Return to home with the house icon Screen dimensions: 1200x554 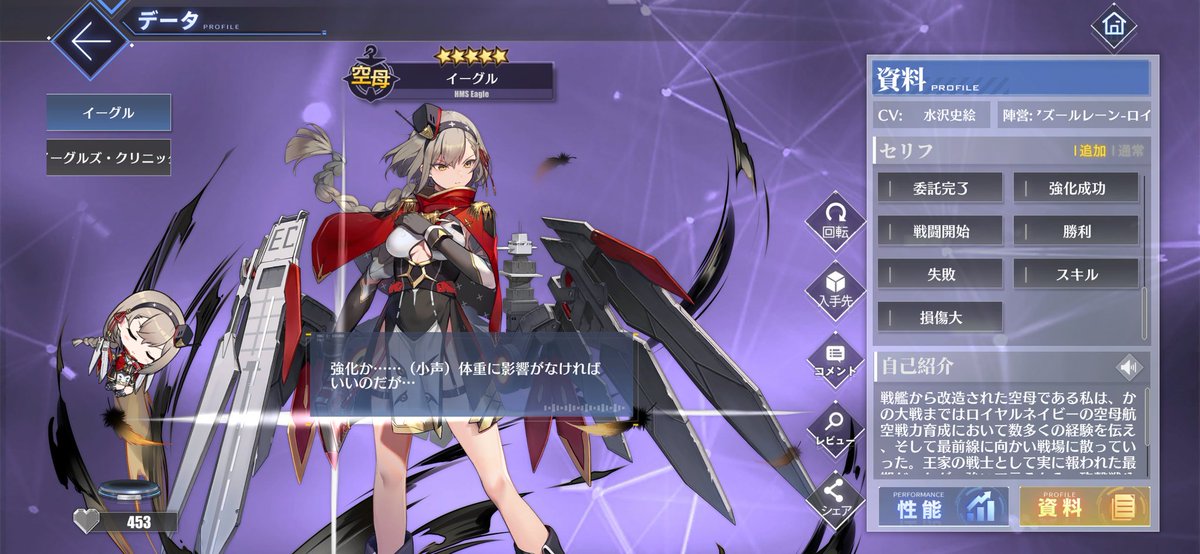(x=1113, y=27)
